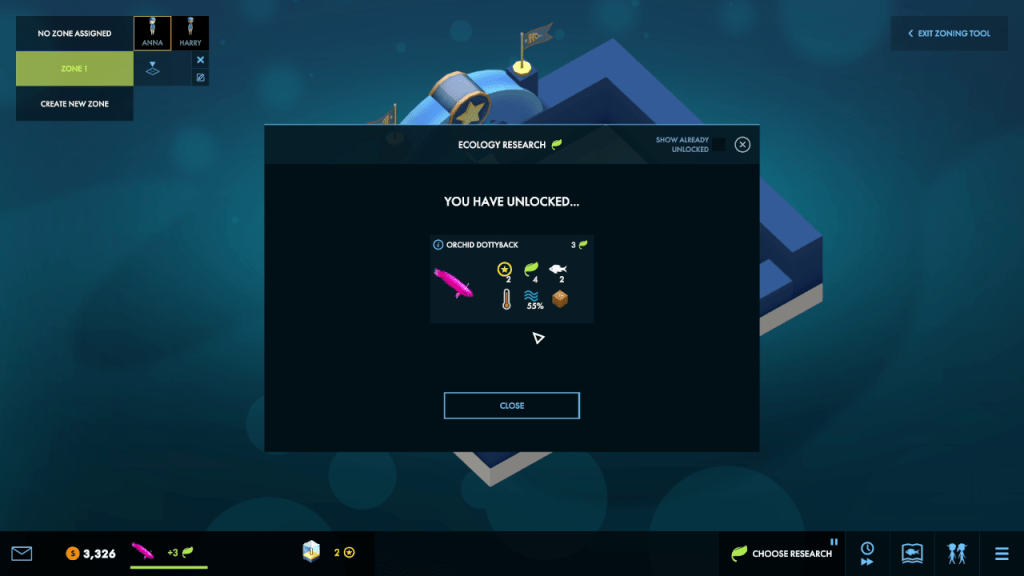
Task: Select staff member Harry
Action: (x=190, y=33)
